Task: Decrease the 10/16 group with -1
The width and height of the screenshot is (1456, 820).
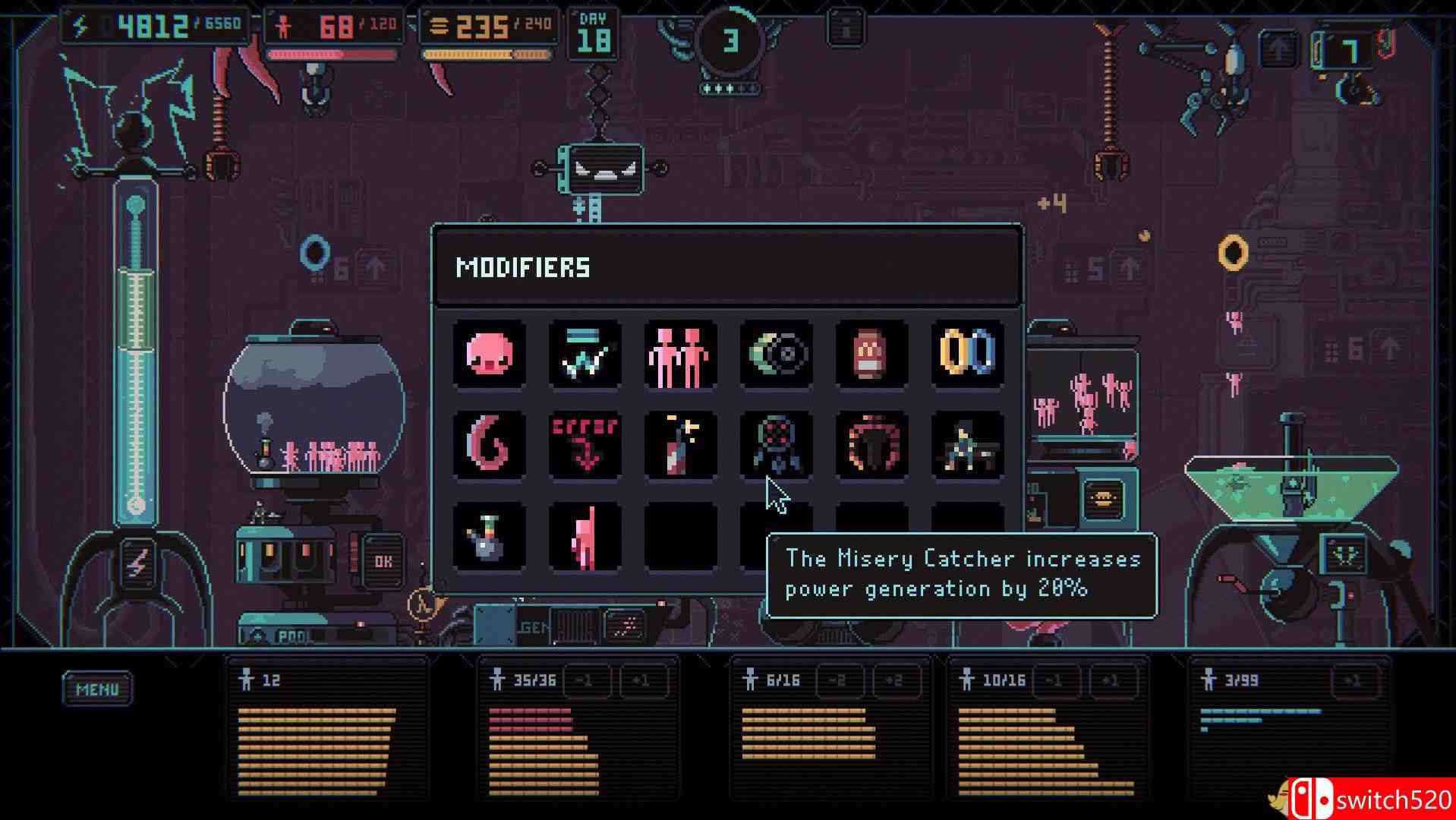Action: coord(1054,680)
